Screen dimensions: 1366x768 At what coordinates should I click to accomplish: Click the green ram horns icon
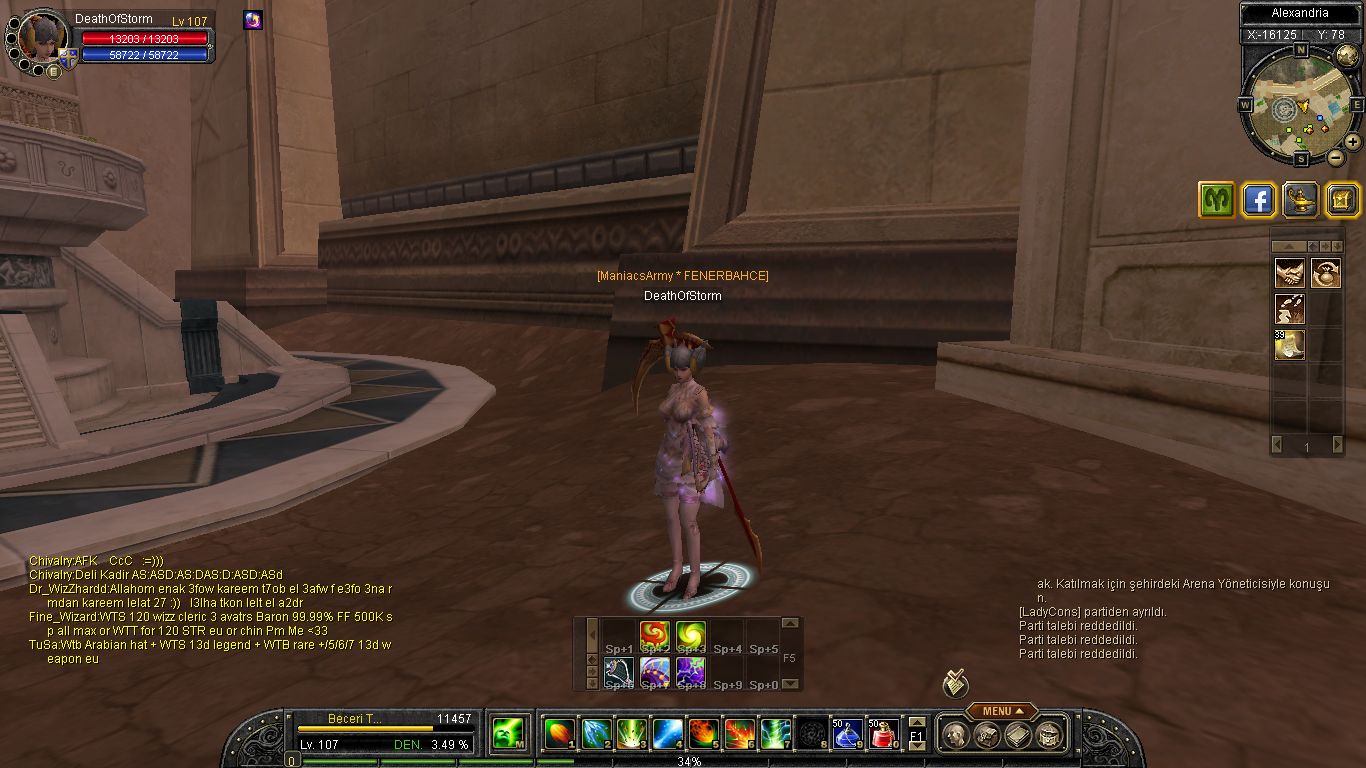pos(1217,200)
